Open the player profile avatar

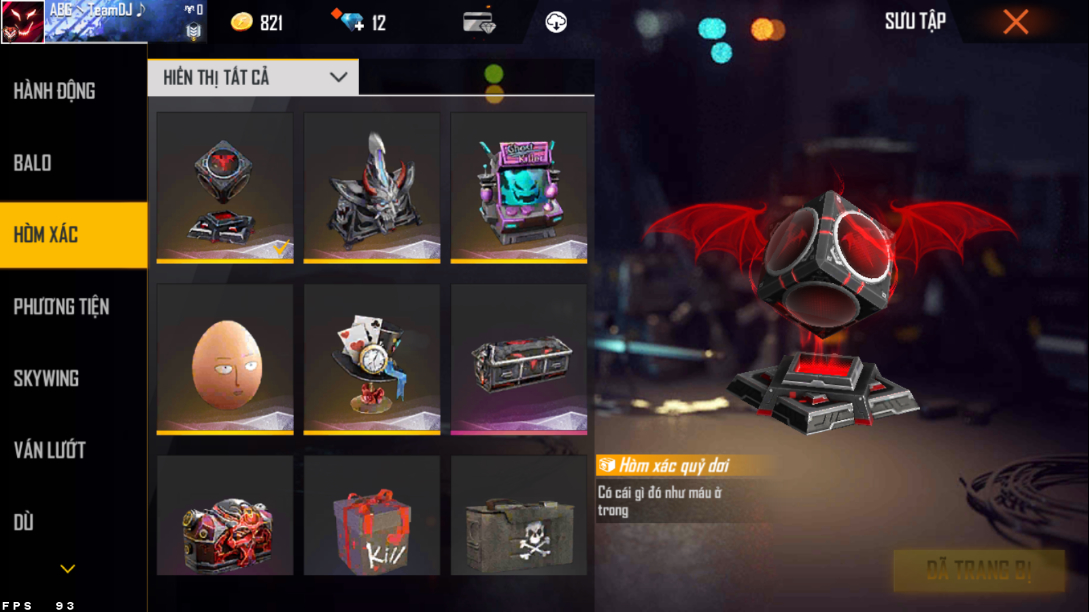click(x=22, y=21)
